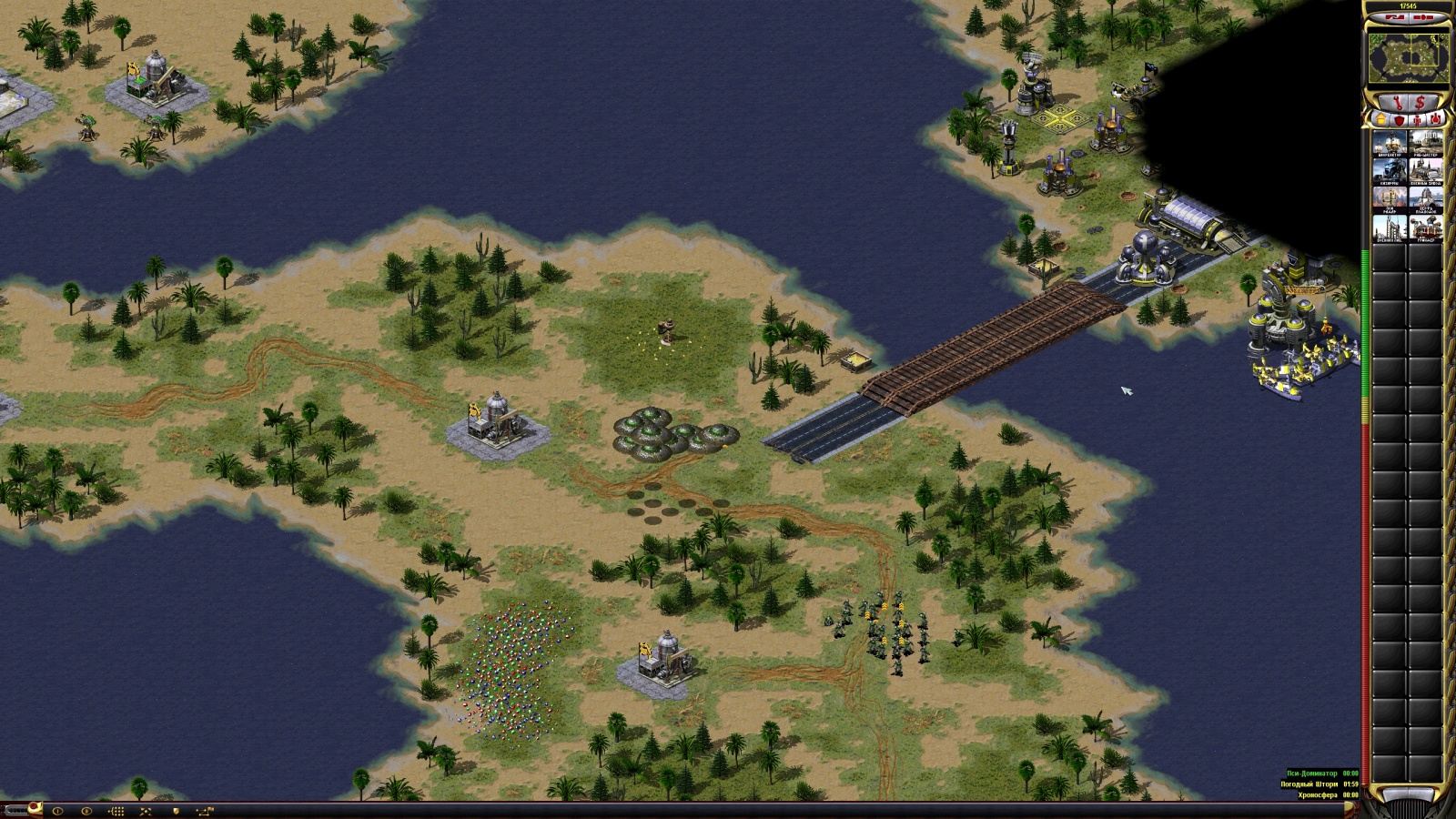This screenshot has width=1456, height=819.
Task: Activate the guard shield command button
Action: [x=176, y=811]
